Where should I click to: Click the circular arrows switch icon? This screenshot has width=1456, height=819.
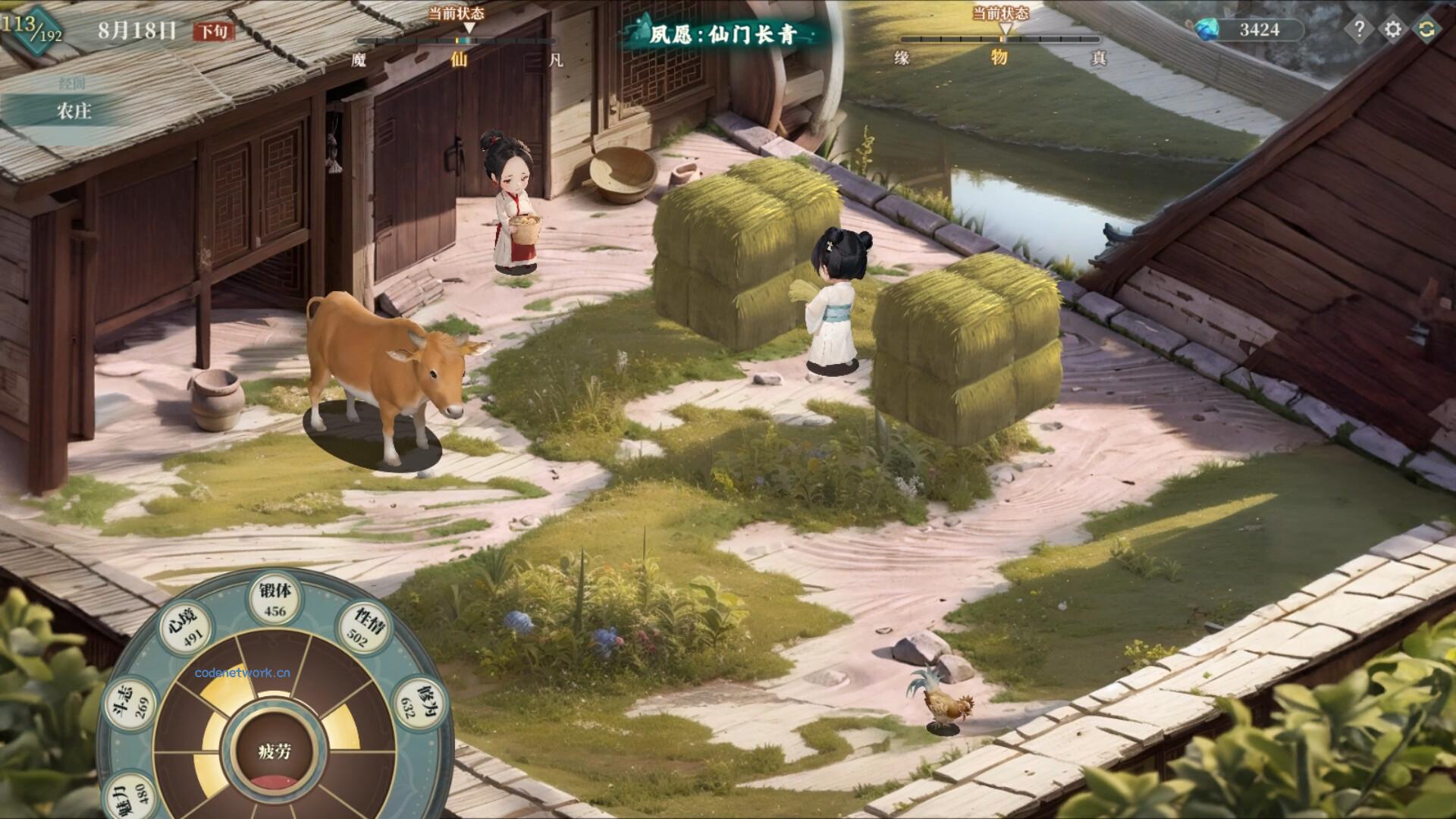(1426, 30)
